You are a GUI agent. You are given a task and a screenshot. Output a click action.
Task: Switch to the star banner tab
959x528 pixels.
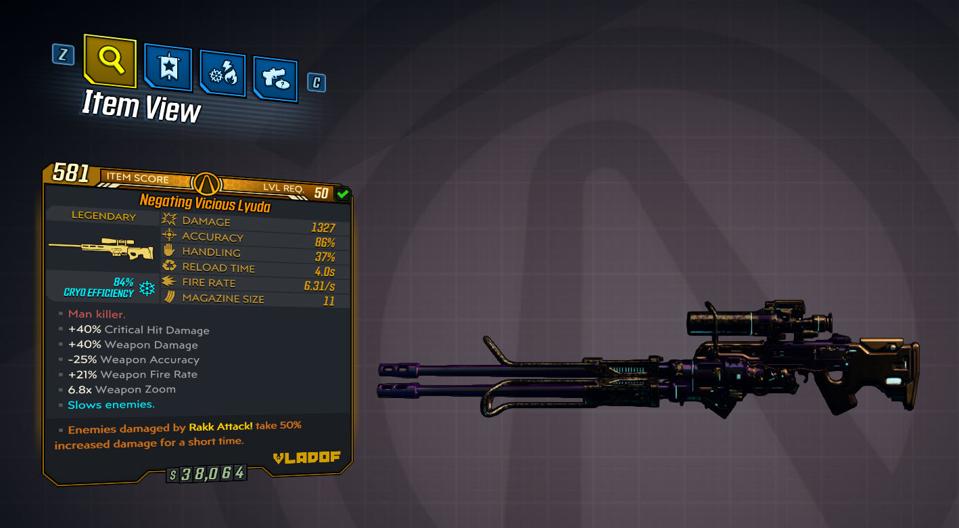168,67
